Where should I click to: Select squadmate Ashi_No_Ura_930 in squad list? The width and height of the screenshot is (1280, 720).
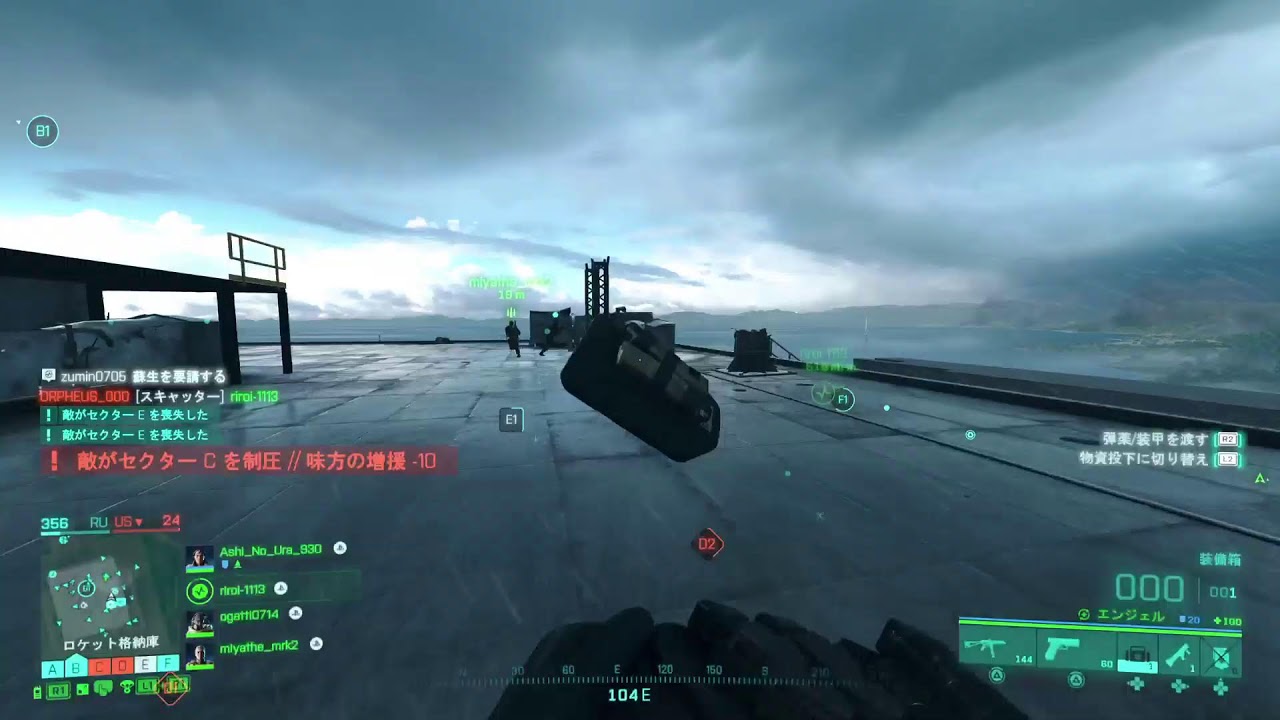pos(270,549)
